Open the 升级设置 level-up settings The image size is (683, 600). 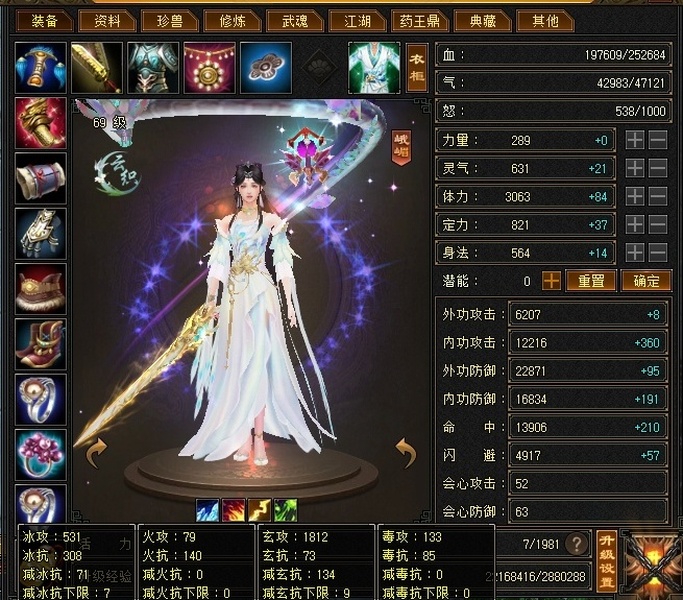pyautogui.click(x=606, y=560)
